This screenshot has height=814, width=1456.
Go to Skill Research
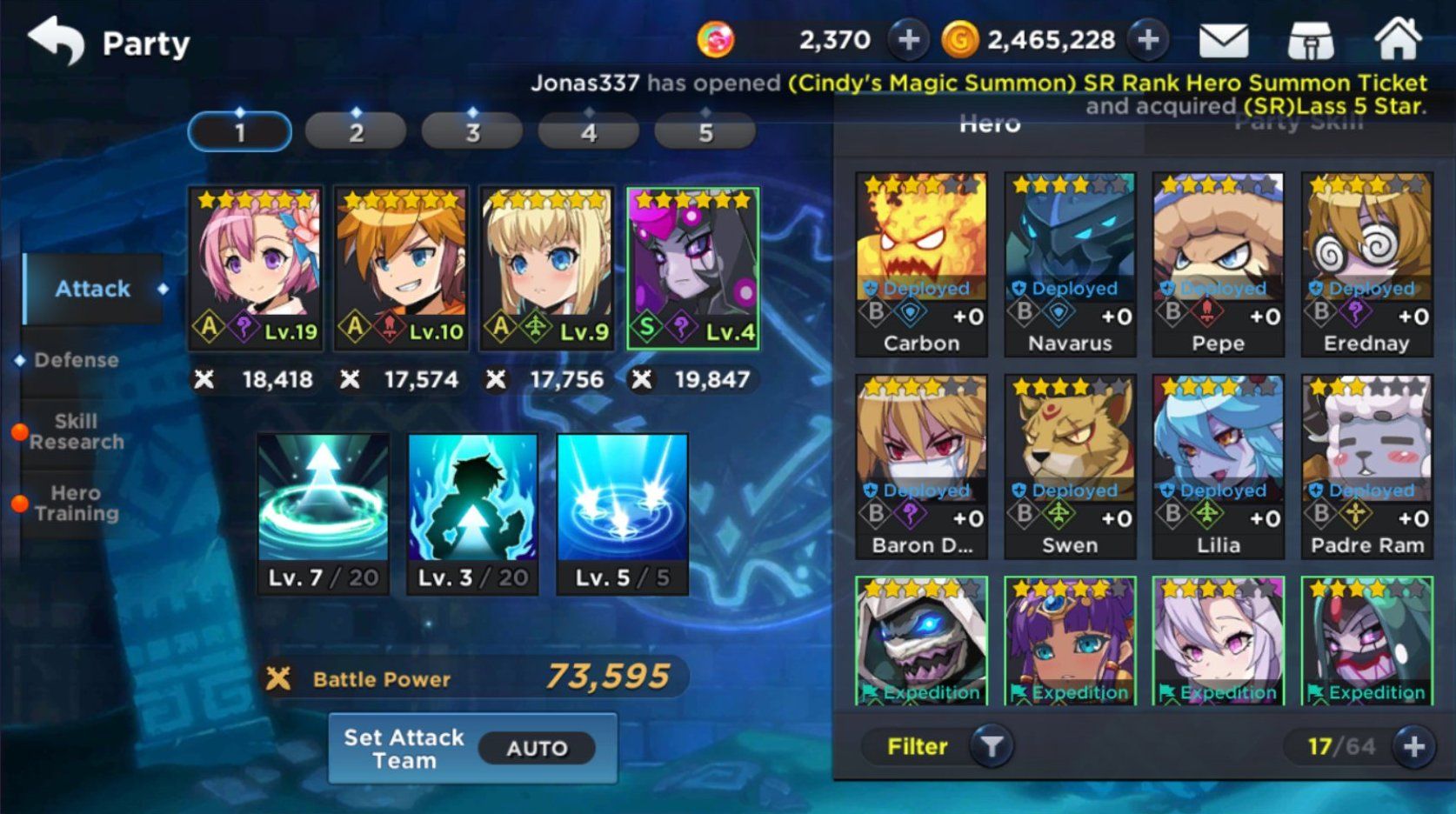[x=77, y=432]
